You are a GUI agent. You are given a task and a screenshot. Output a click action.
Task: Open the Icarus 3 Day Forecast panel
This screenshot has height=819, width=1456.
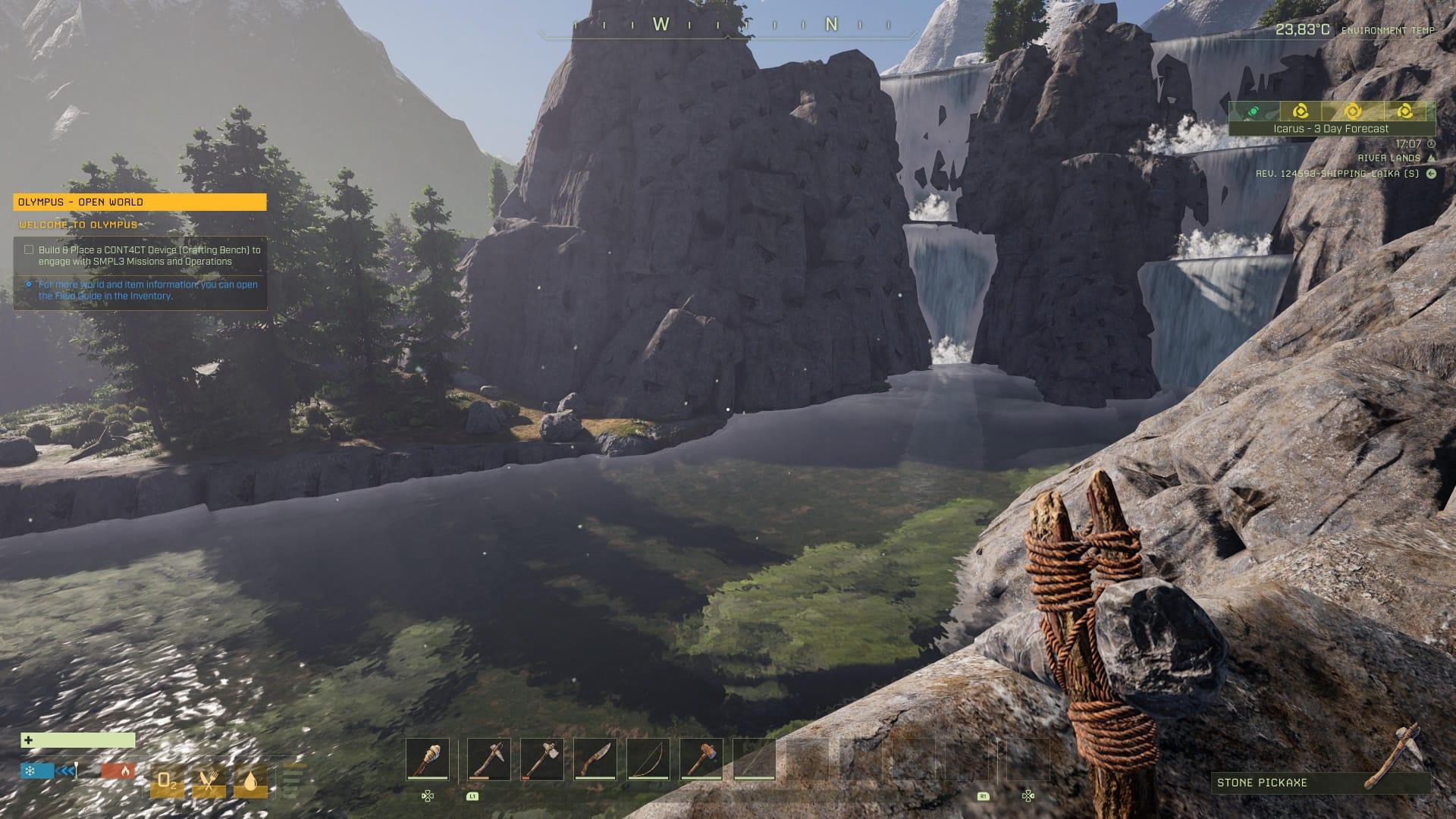tap(1332, 129)
